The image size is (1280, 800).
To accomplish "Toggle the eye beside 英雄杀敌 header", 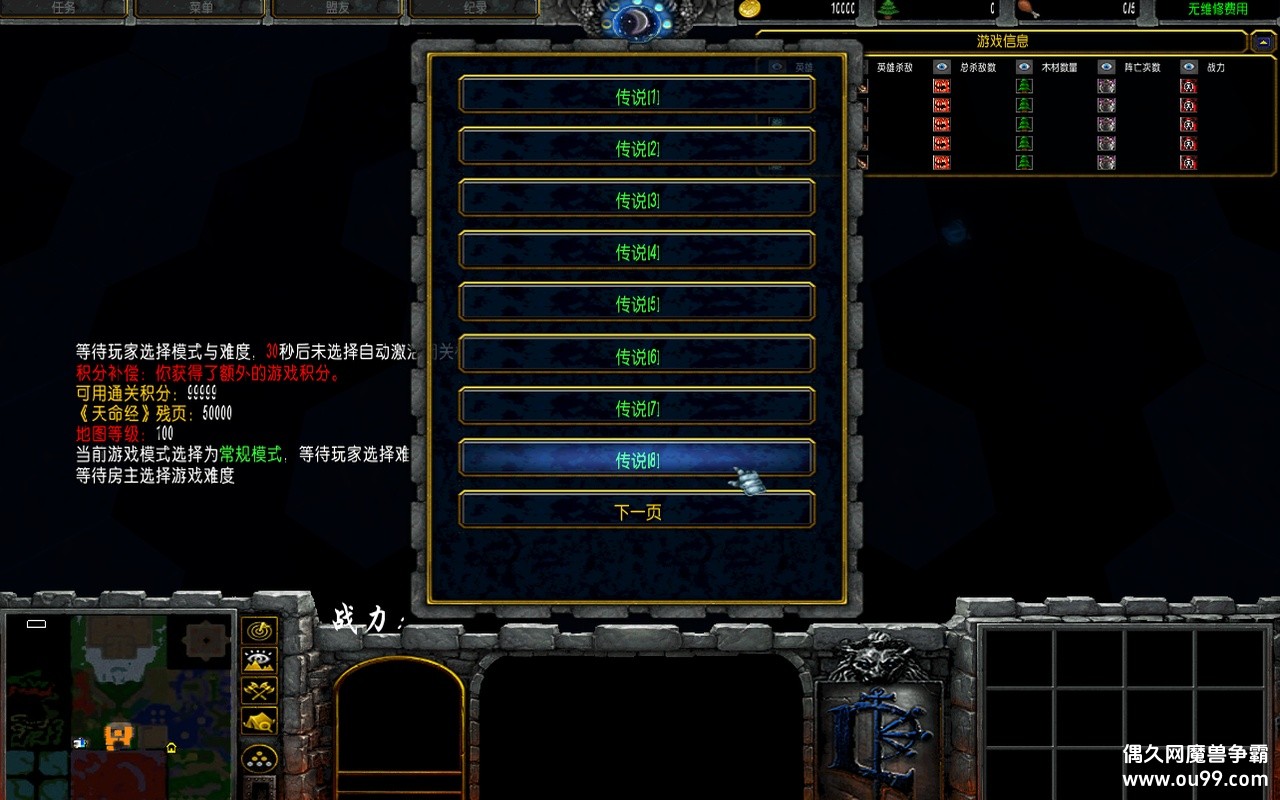I will tap(942, 66).
